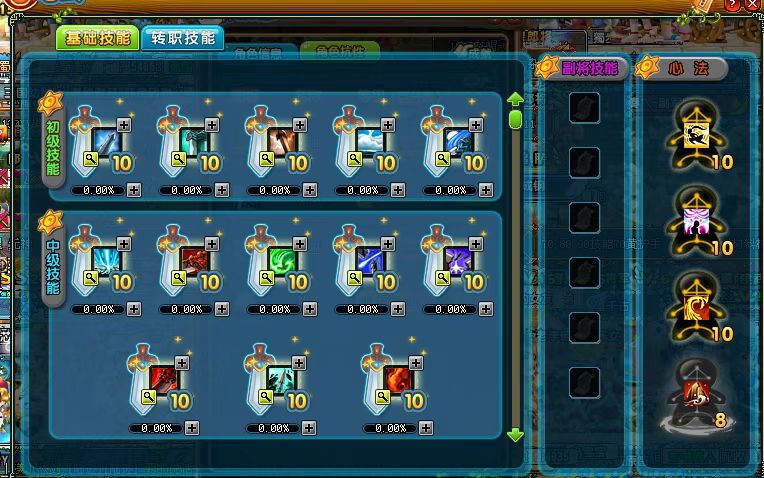This screenshot has height=478, width=764.
Task: Select the purple star burst skill icon
Action: pyautogui.click(x=457, y=262)
